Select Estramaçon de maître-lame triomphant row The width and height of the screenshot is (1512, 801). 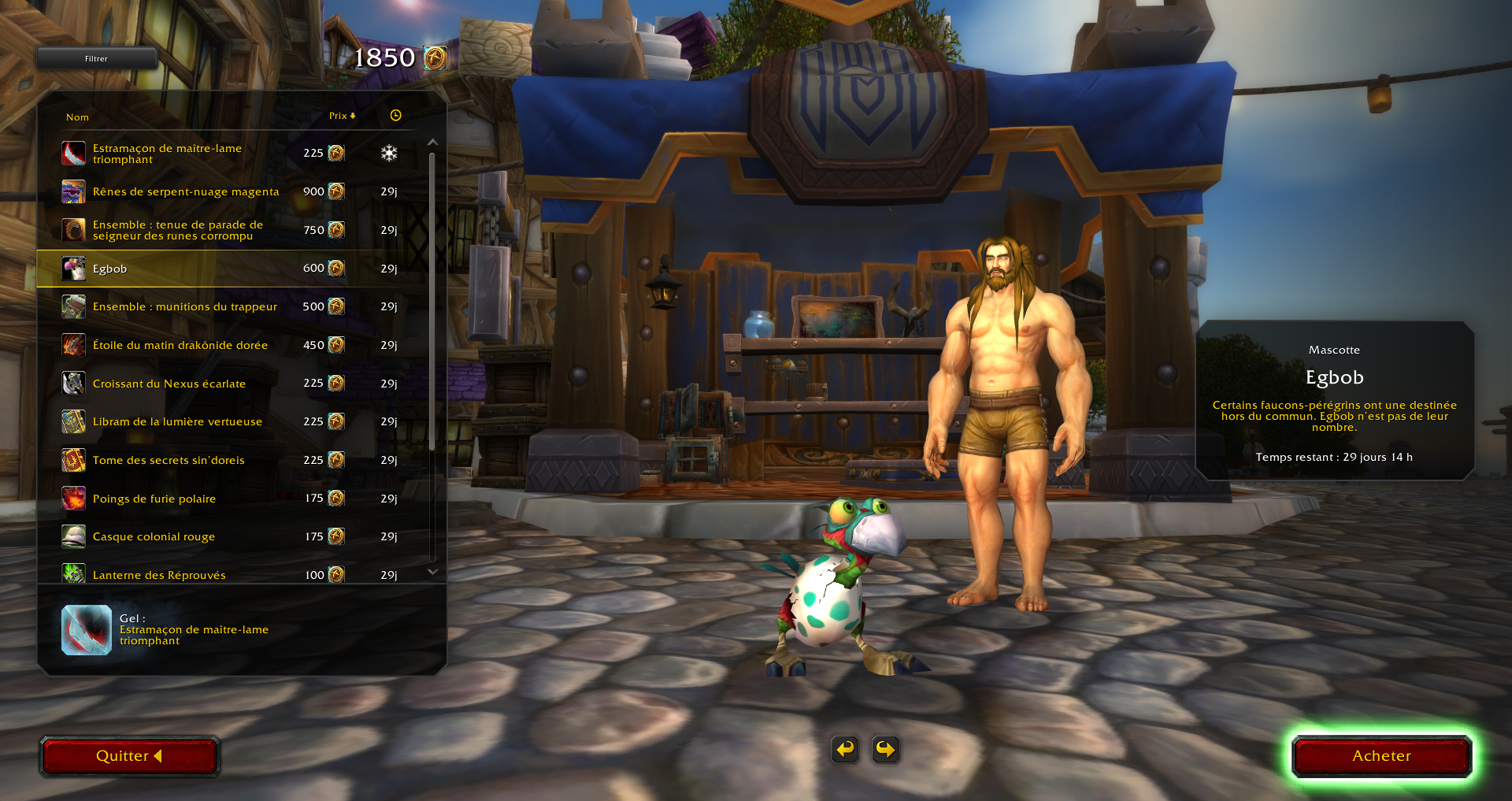(x=167, y=154)
